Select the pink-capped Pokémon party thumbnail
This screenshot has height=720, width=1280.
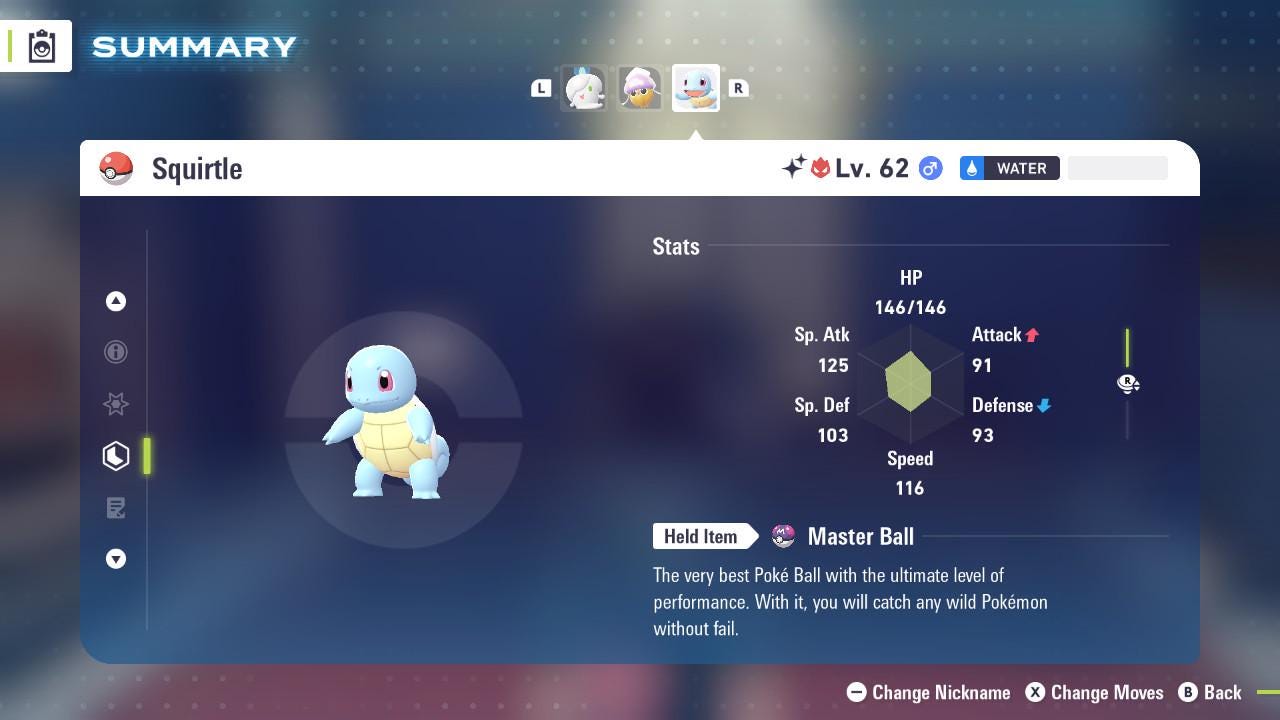pyautogui.click(x=639, y=89)
